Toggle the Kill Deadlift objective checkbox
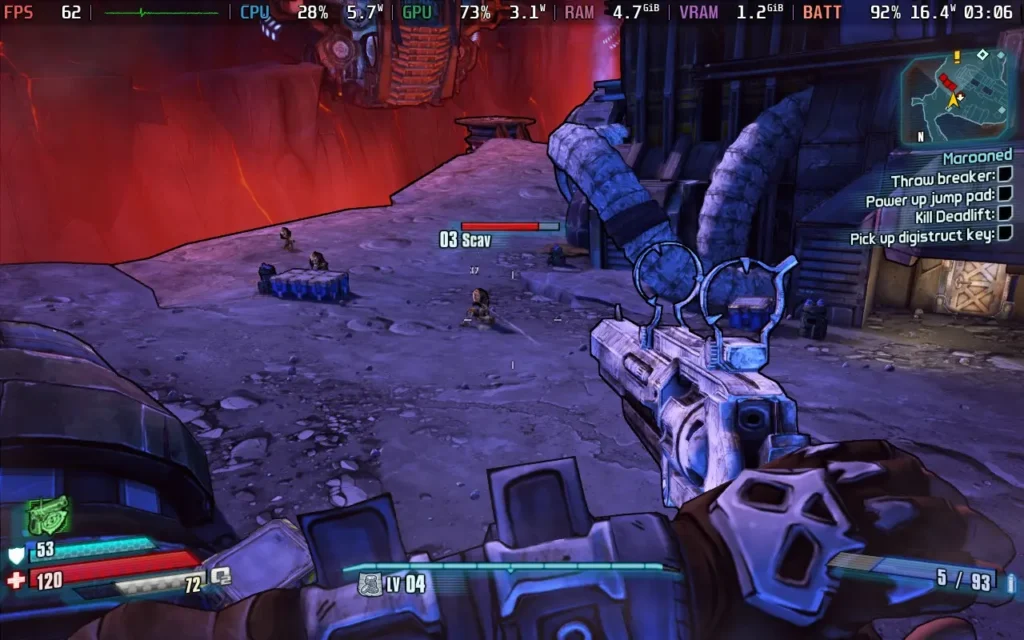The image size is (1024, 640). pyautogui.click(x=1005, y=213)
